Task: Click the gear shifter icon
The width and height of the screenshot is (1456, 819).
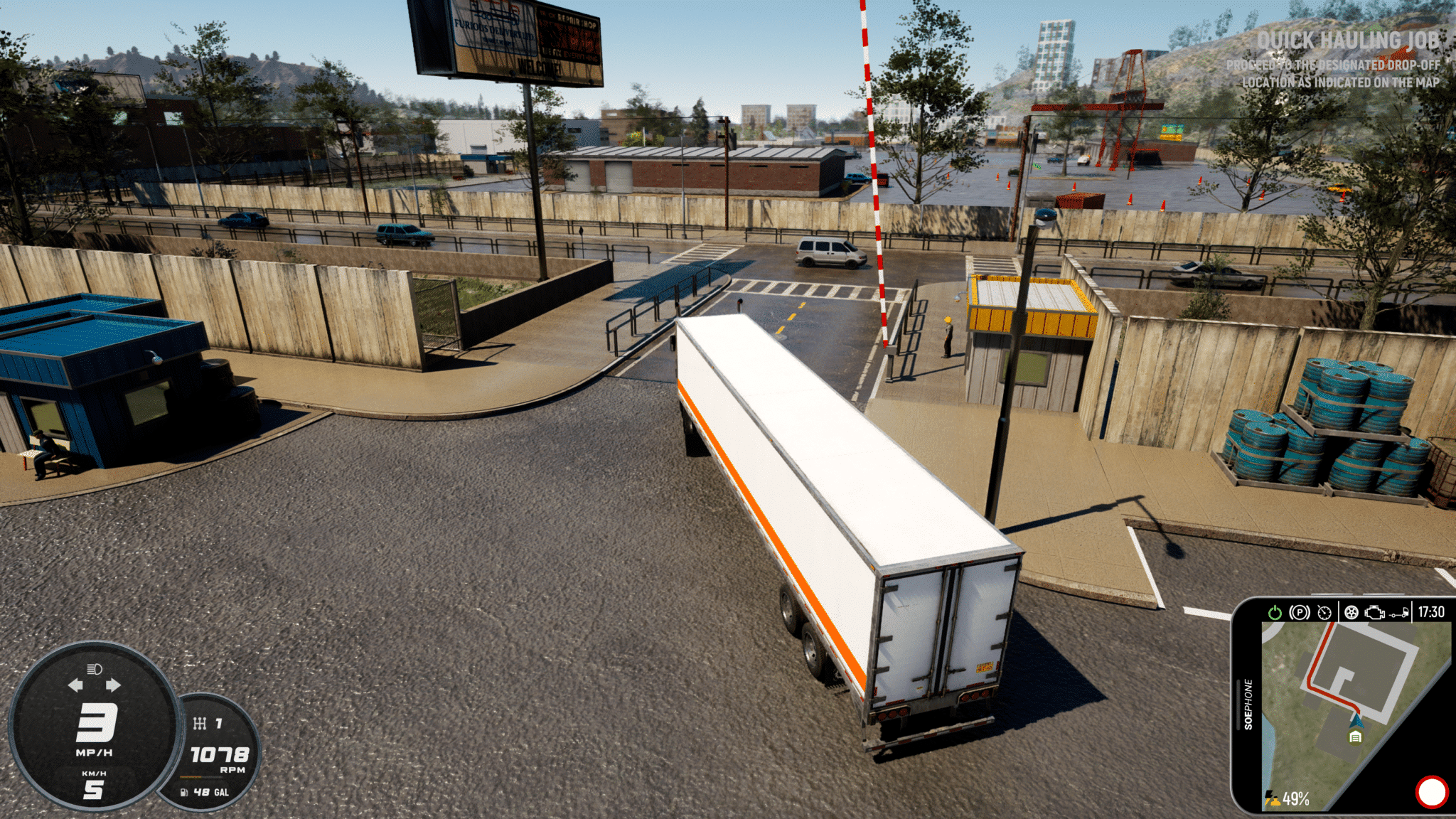Action: coord(200,723)
